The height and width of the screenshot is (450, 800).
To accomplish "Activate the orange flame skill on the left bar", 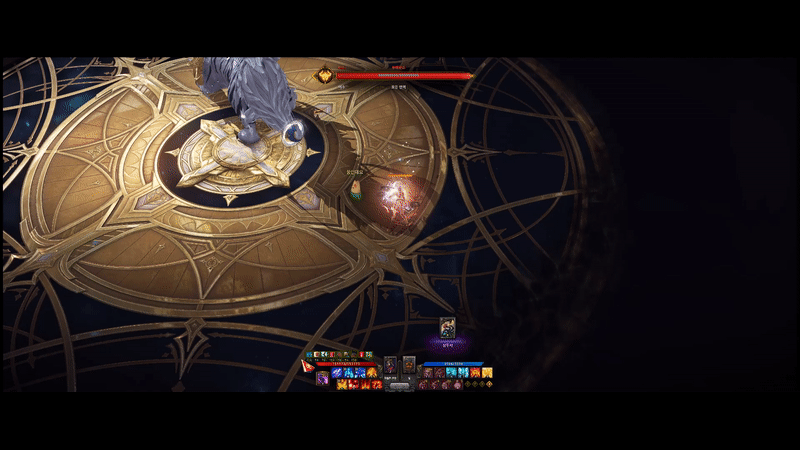I will 371,373.
